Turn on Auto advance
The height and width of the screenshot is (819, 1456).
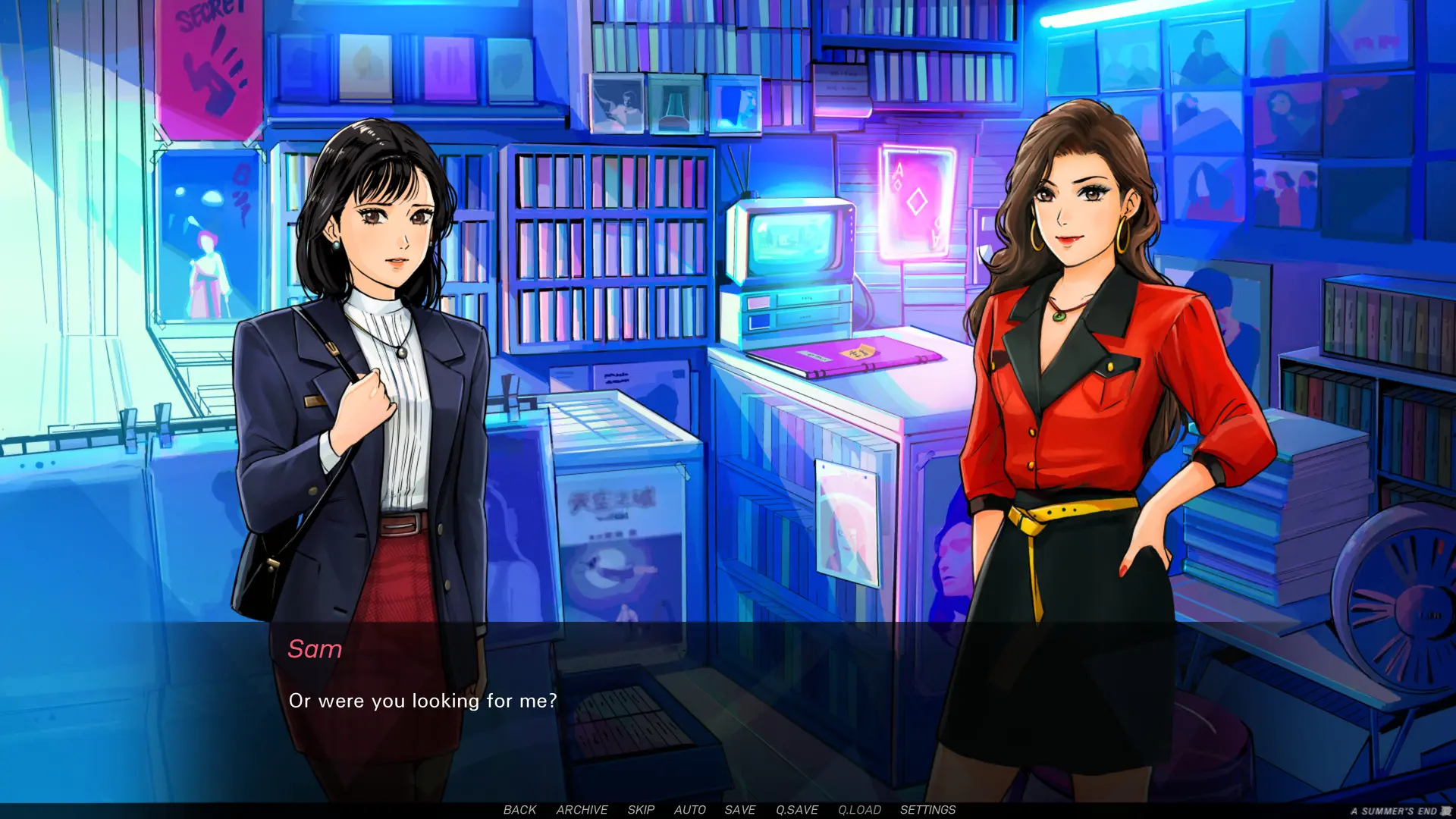(x=690, y=810)
